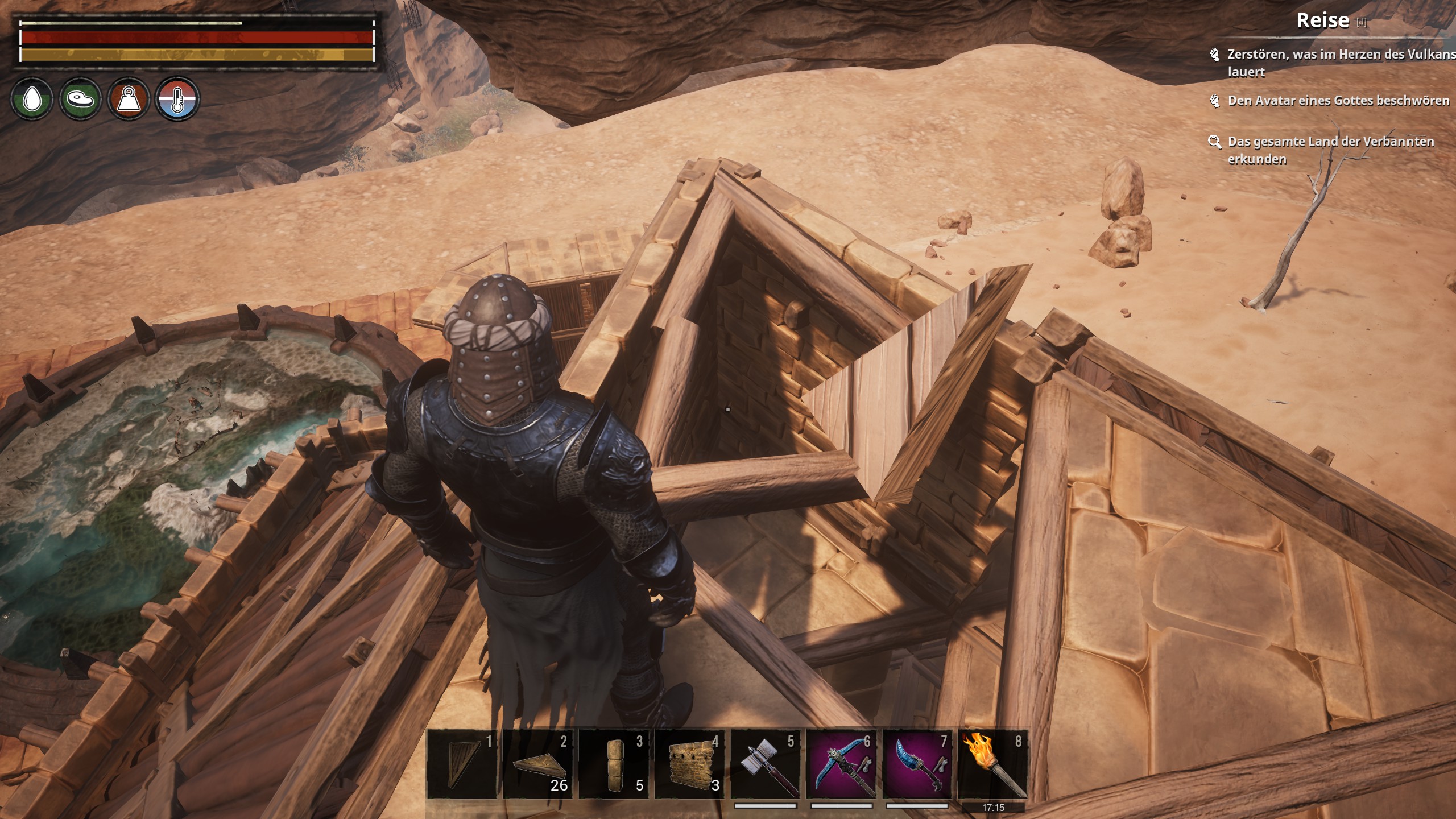Click the thermometer temperature icon

[x=177, y=100]
